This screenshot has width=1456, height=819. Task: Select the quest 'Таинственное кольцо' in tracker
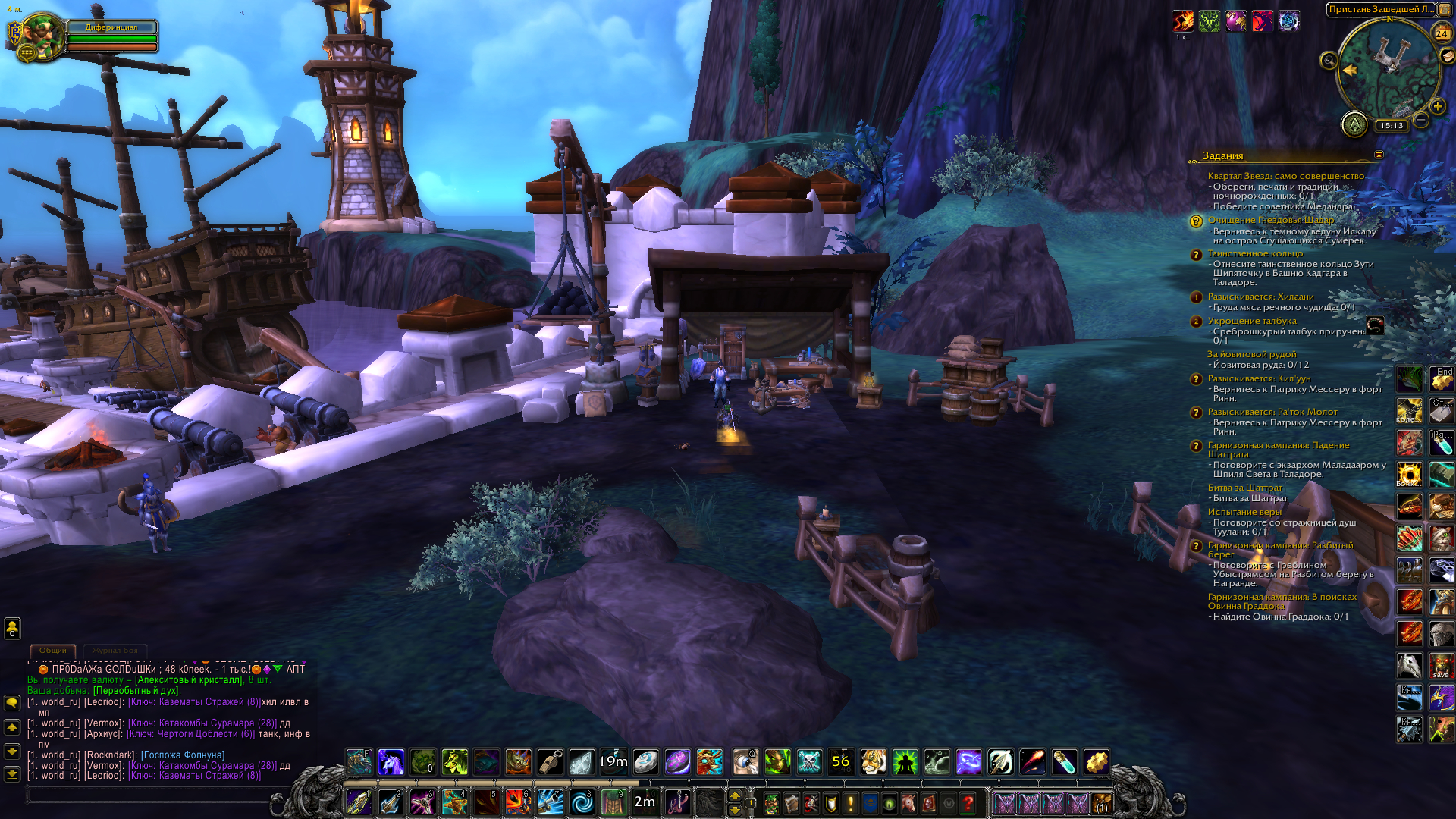(1255, 253)
